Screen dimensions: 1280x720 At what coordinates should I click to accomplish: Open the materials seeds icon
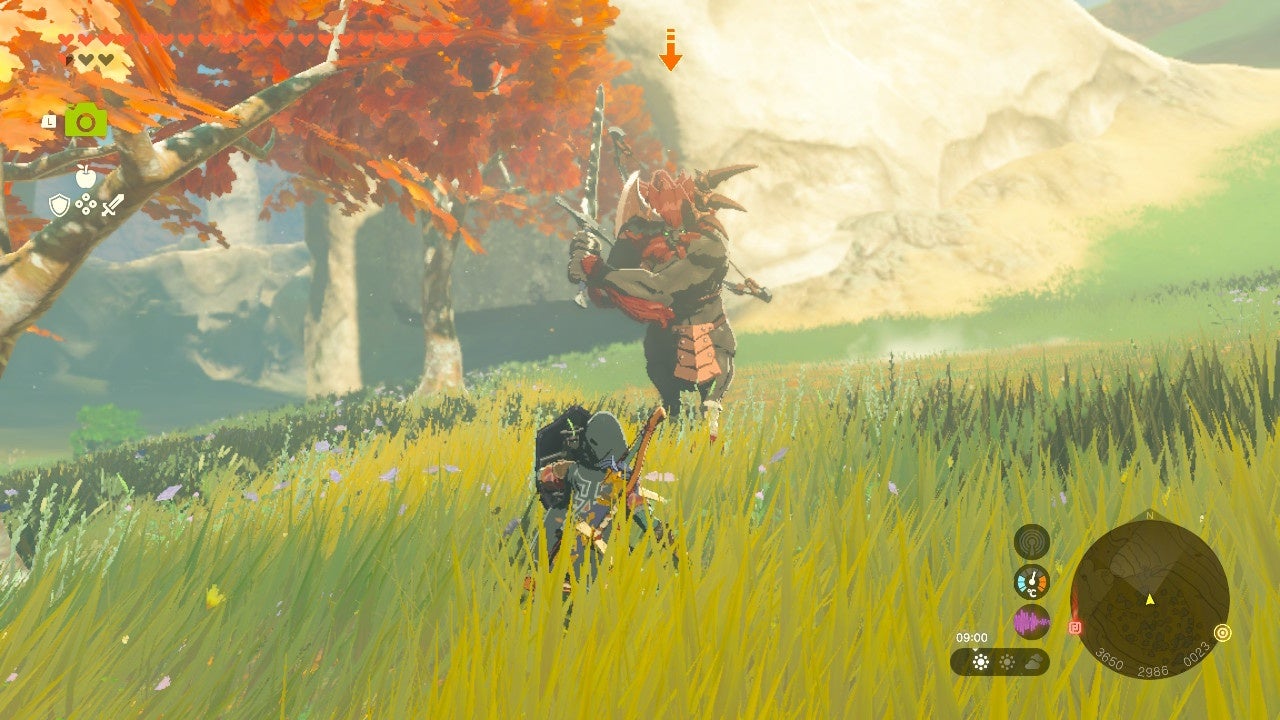(86, 204)
